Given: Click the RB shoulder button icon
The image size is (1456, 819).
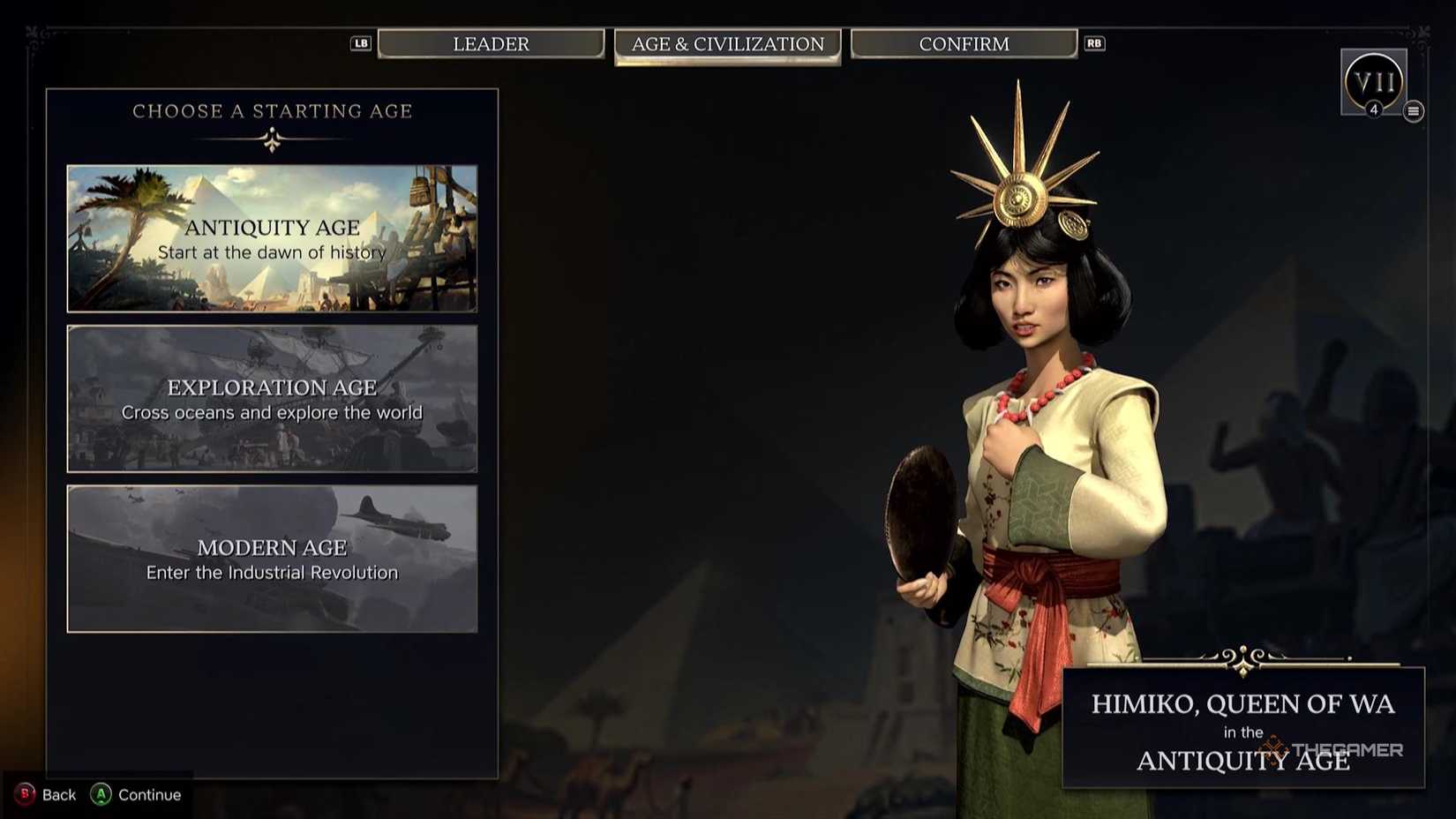Looking at the screenshot, I should pyautogui.click(x=1094, y=43).
